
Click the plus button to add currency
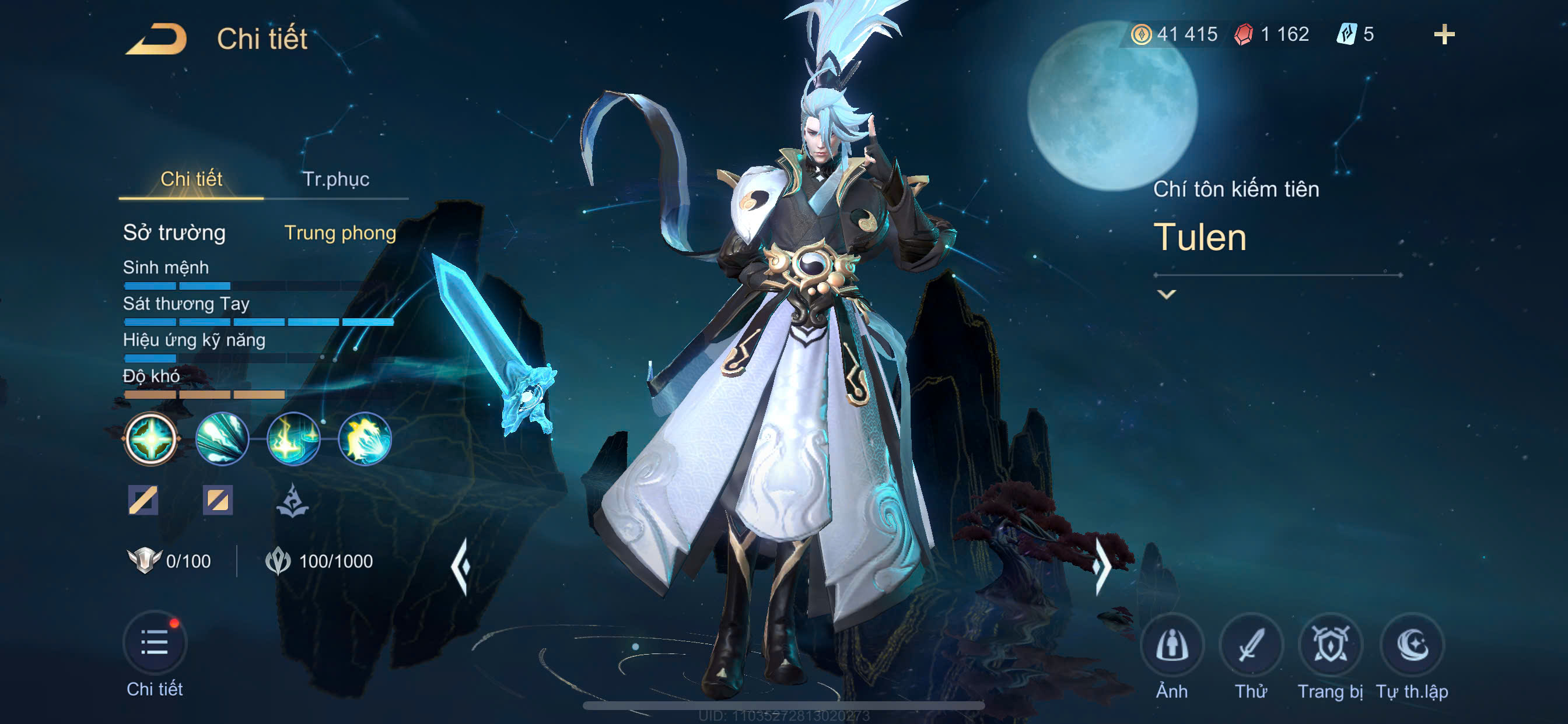[x=1443, y=34]
